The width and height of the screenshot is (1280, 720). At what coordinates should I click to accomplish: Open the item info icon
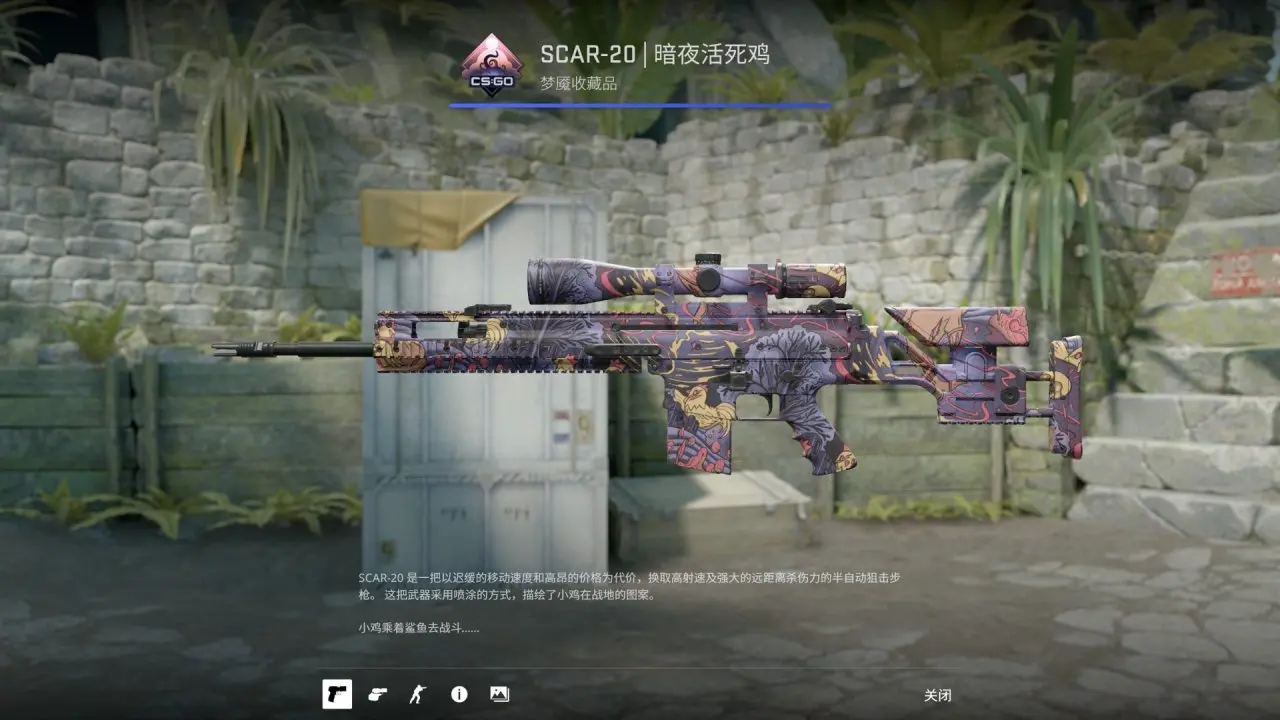[x=459, y=694]
